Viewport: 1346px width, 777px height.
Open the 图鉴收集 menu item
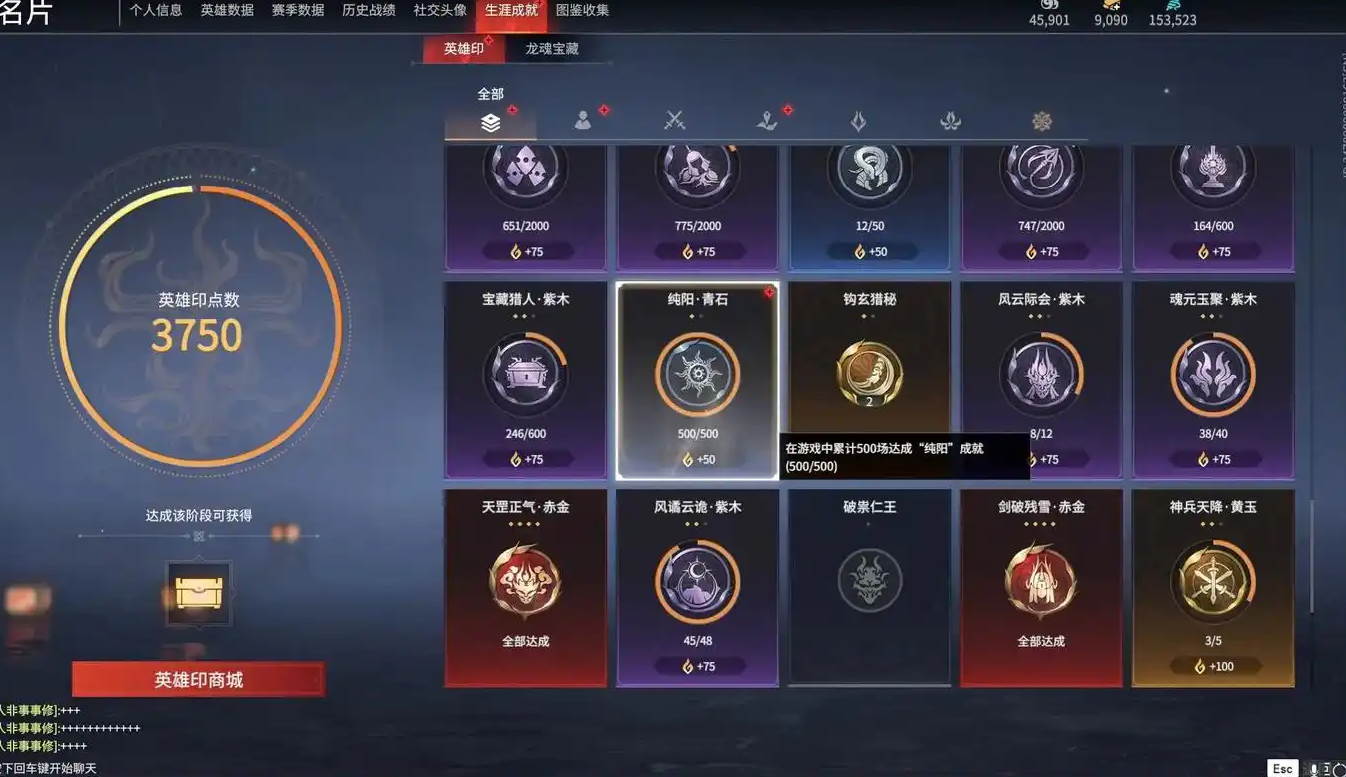[584, 12]
